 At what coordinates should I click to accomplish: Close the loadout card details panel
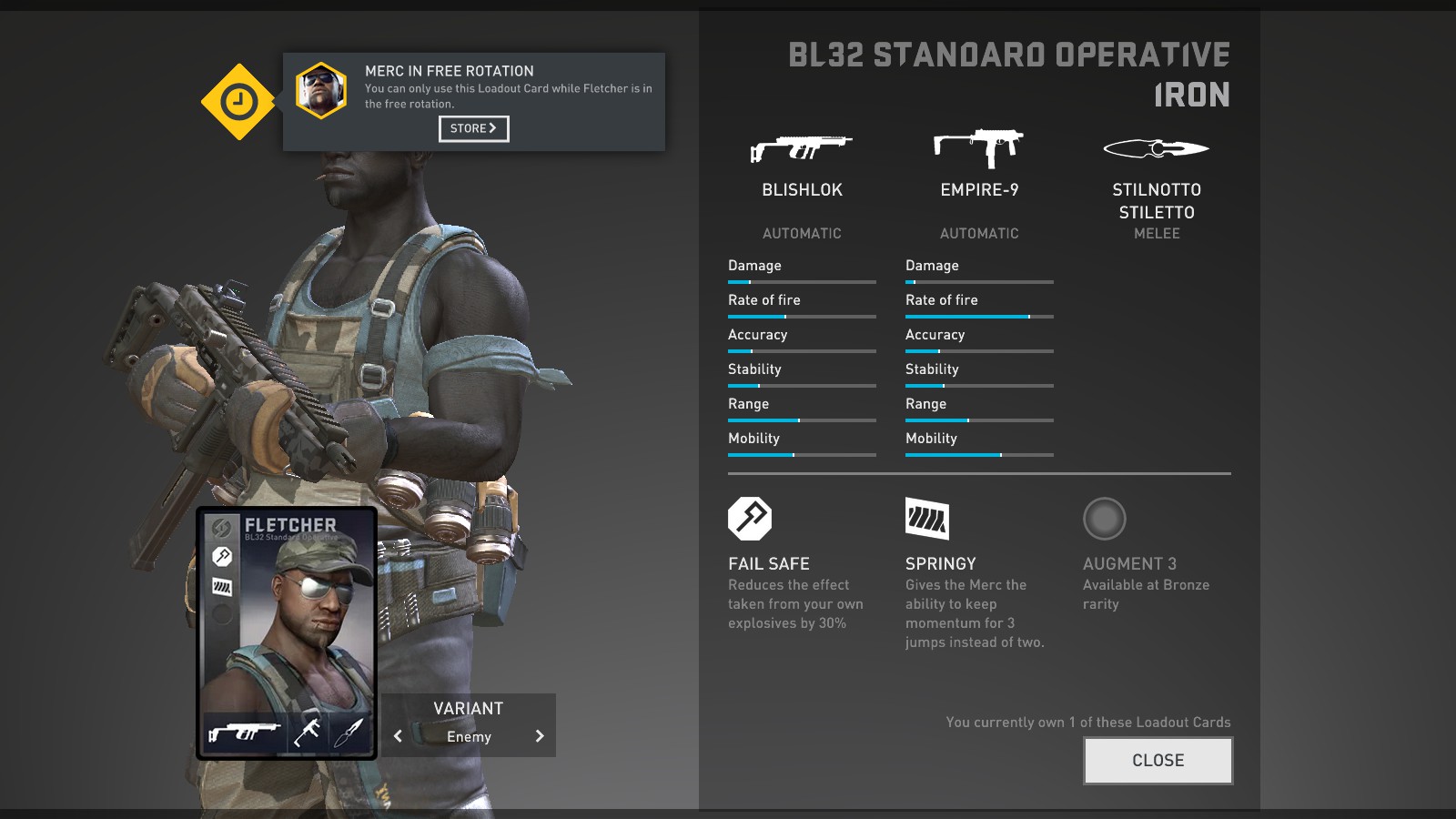(1158, 761)
